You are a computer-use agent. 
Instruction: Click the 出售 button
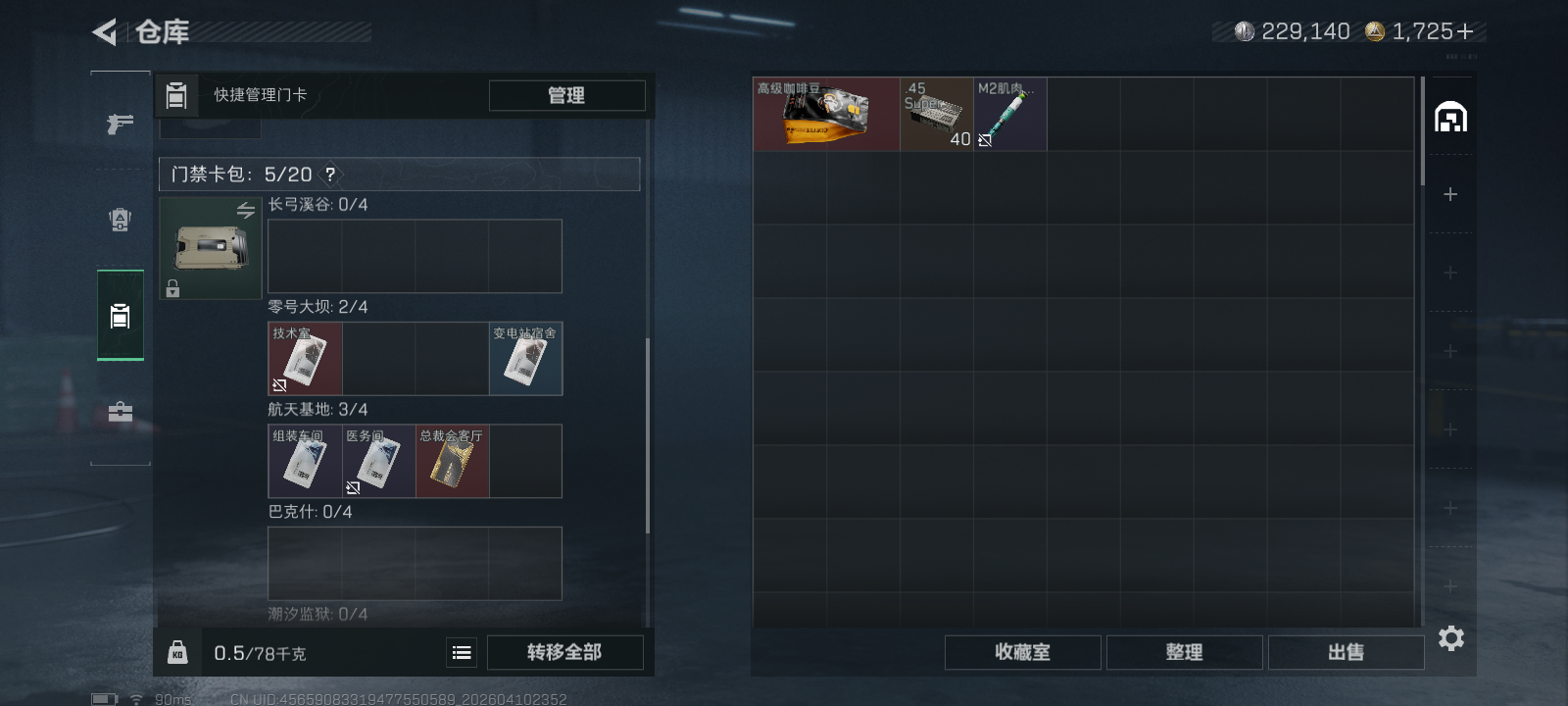(x=1346, y=652)
